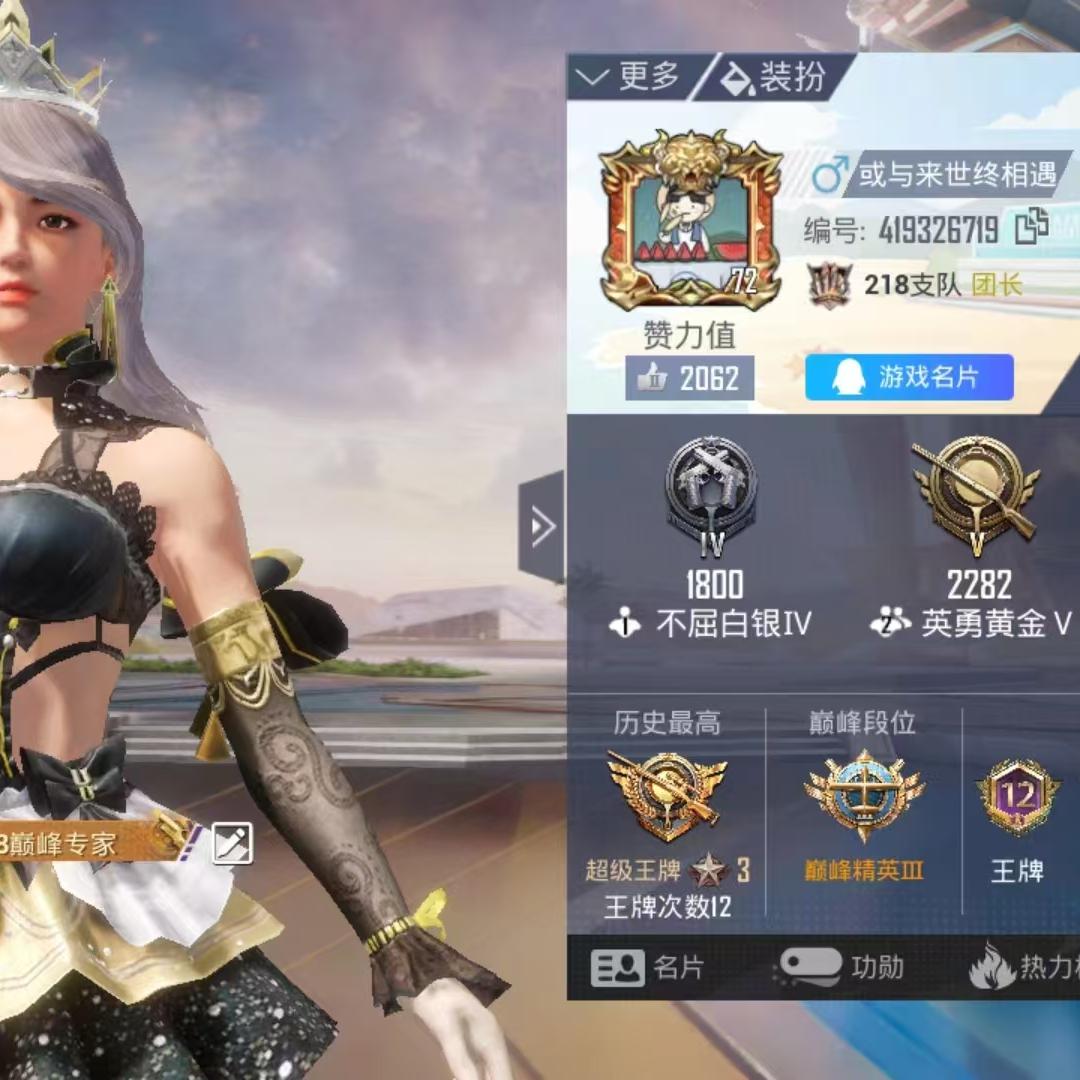Open the 更多 dropdown menu

coord(632,77)
